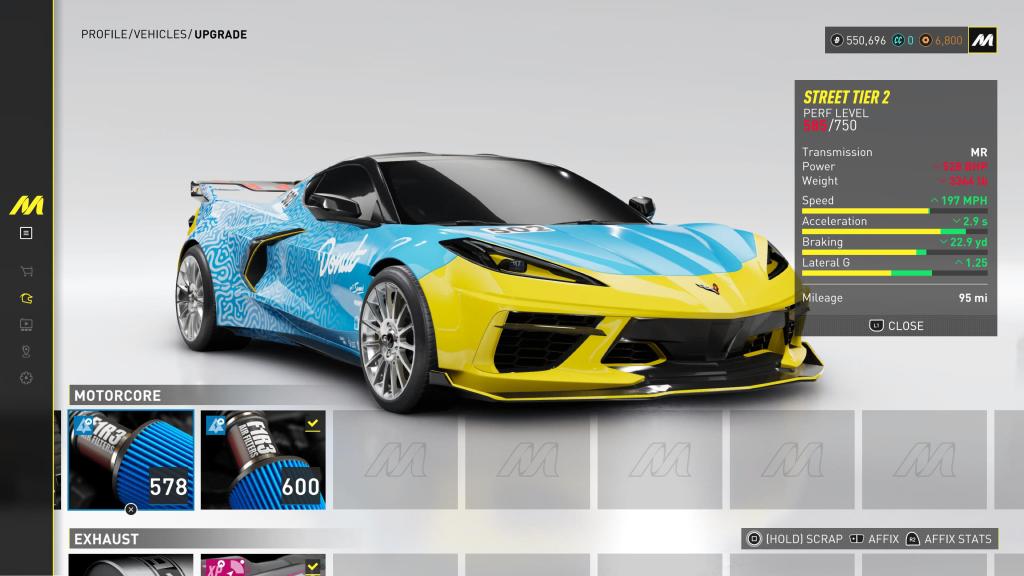Image resolution: width=1024 pixels, height=576 pixels.
Task: Go back to PROFILE in breadcrumb
Action: pyautogui.click(x=104, y=35)
